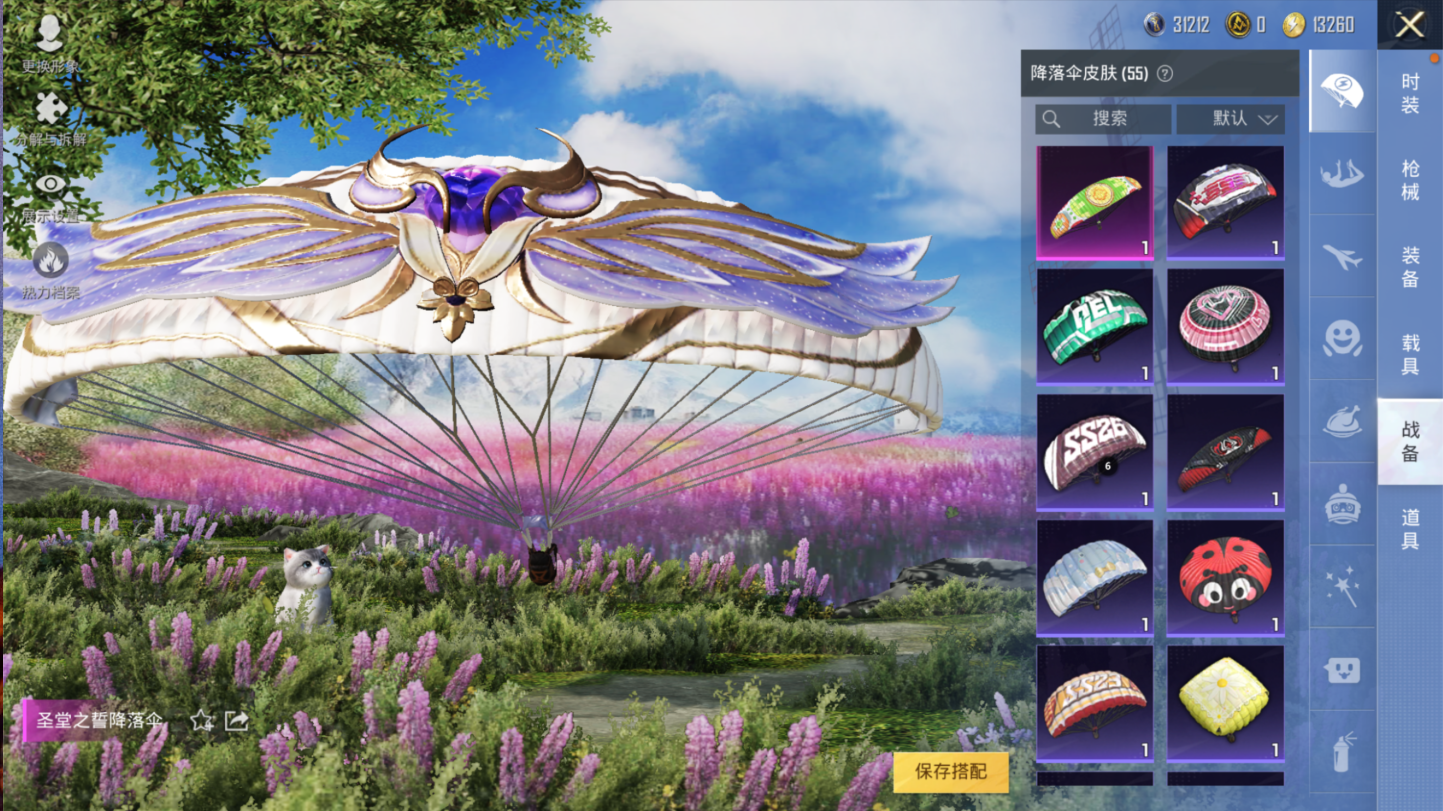
Task: Click the share arrow beside parachute name
Action: 236,720
